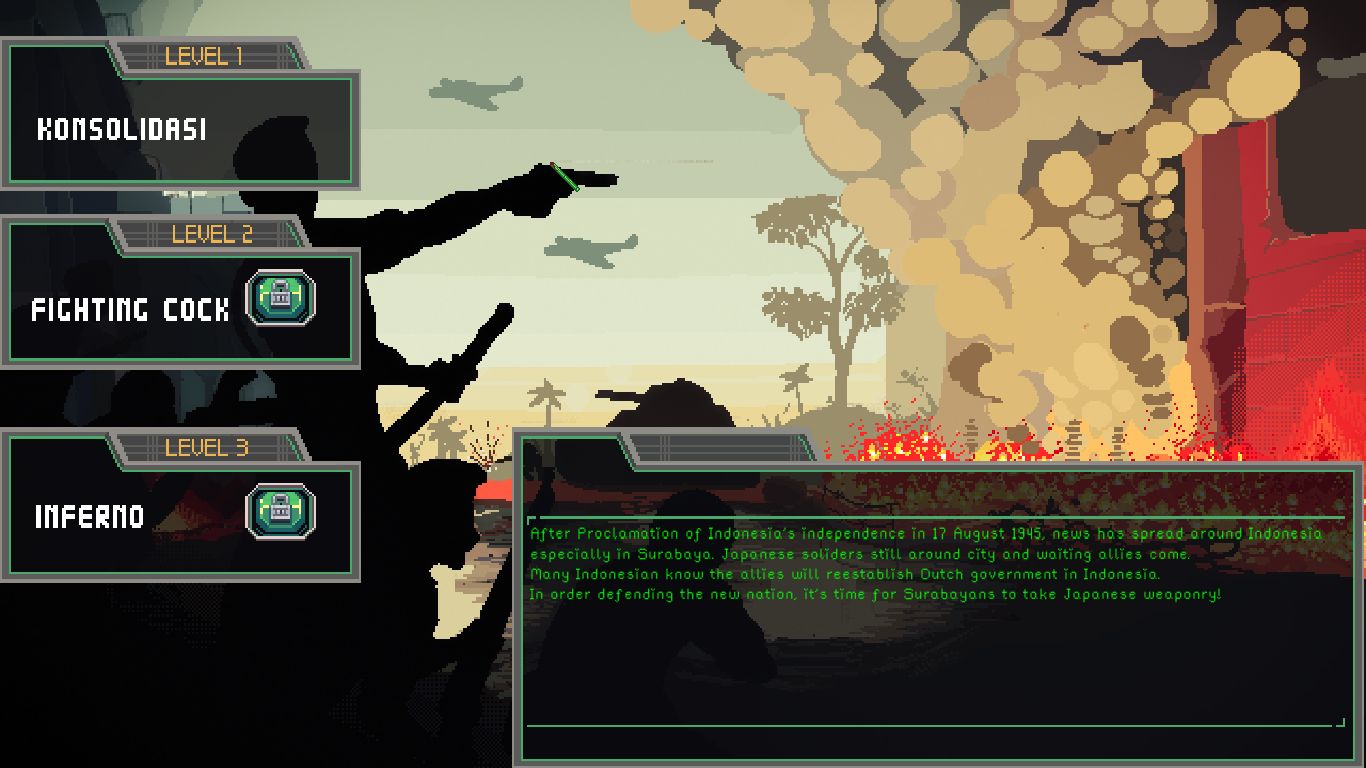Viewport: 1366px width, 768px height.
Task: Open the Level 3 Inferno mission
Action: [90, 517]
